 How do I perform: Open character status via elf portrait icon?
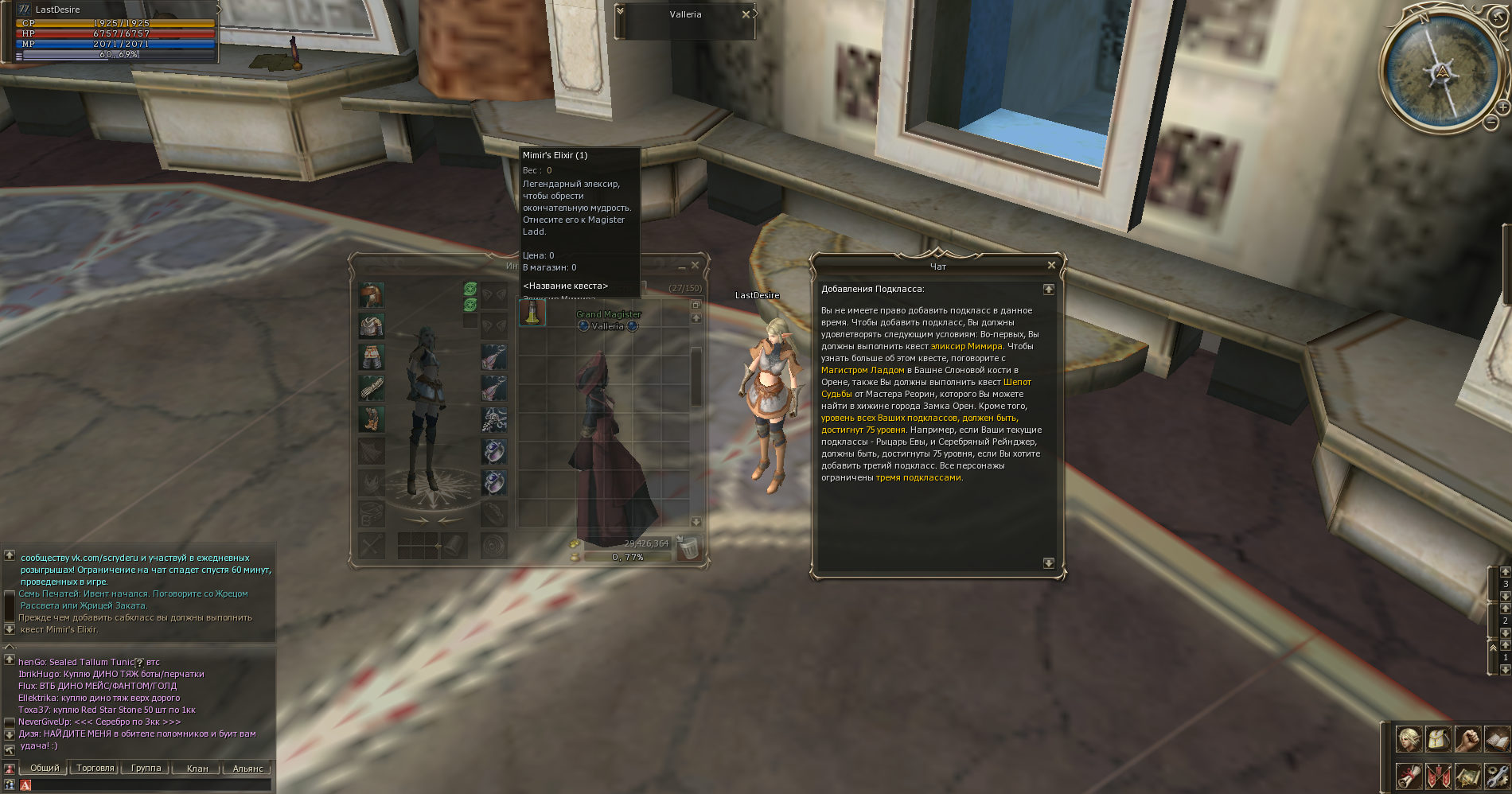pyautogui.click(x=1409, y=739)
